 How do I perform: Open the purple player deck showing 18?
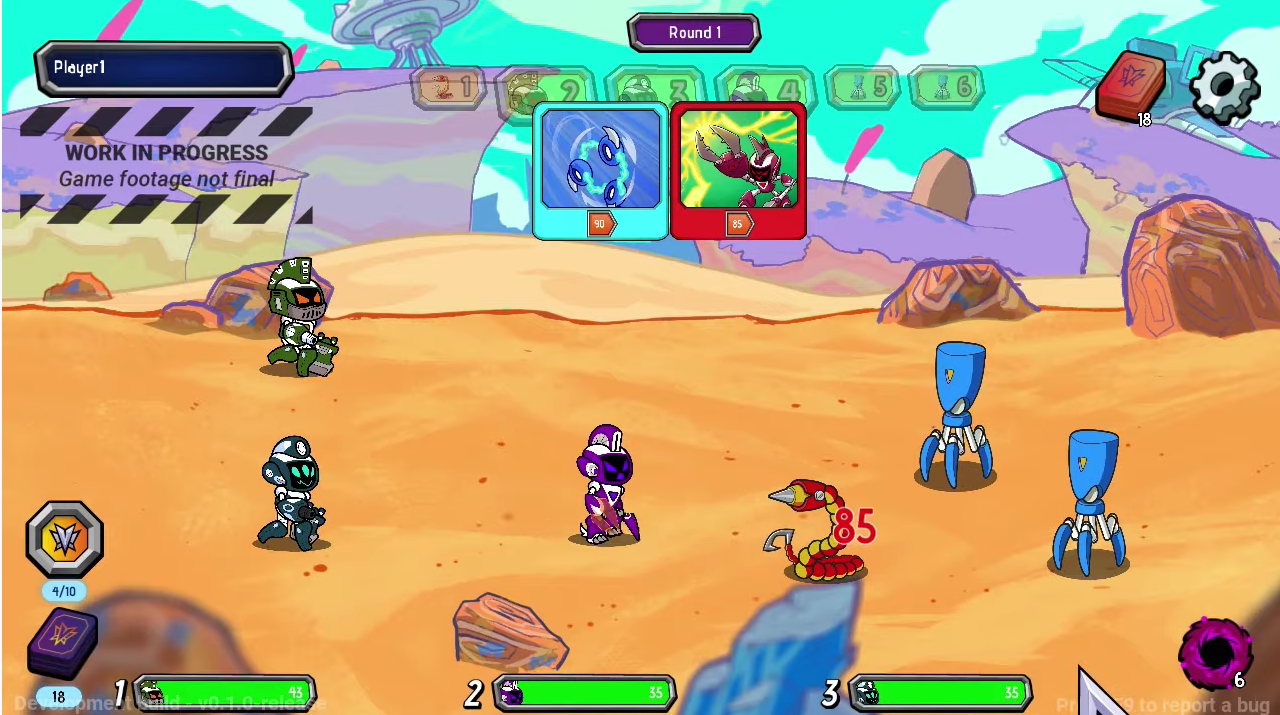point(62,643)
